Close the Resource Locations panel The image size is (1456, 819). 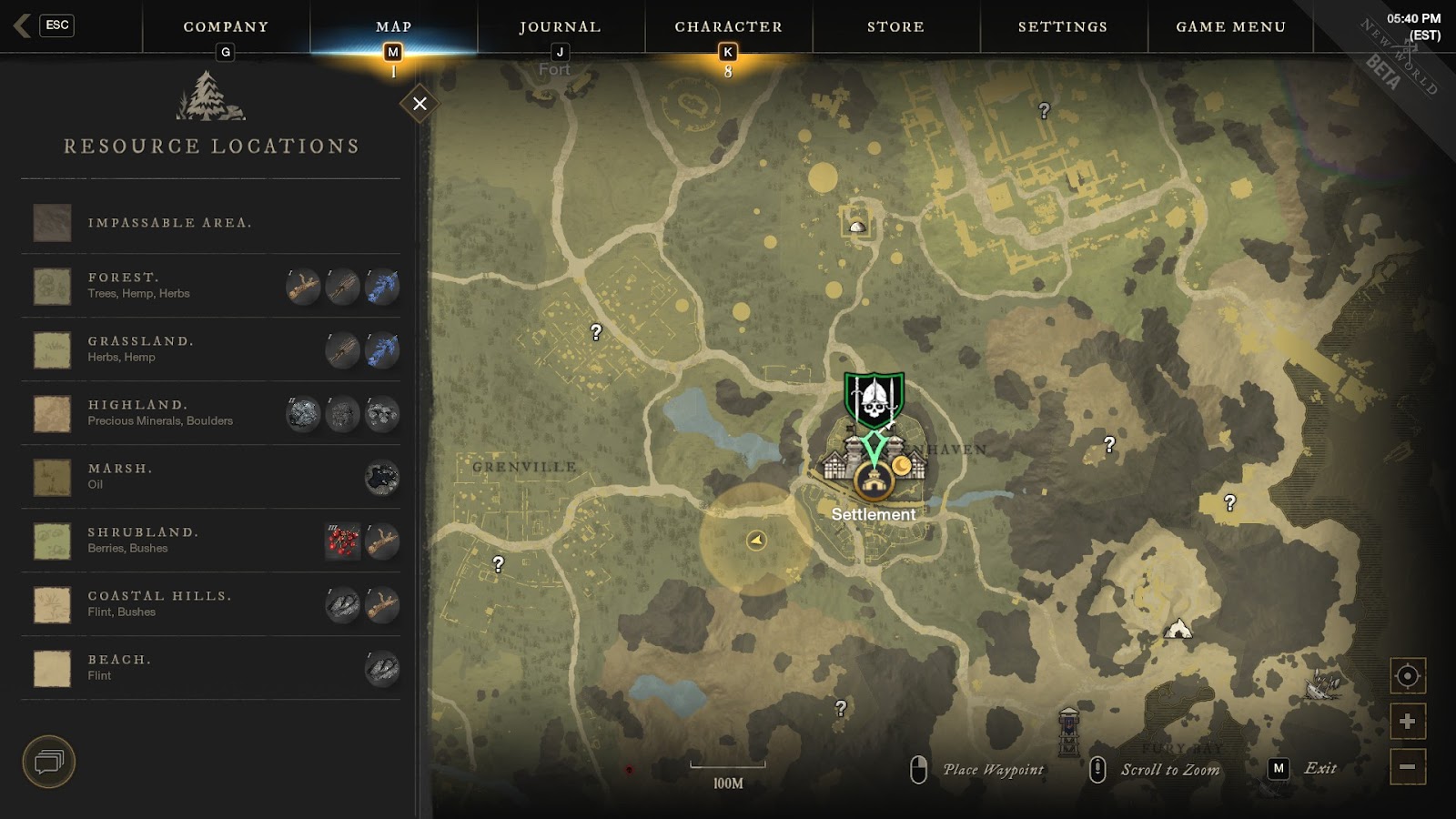tap(420, 104)
